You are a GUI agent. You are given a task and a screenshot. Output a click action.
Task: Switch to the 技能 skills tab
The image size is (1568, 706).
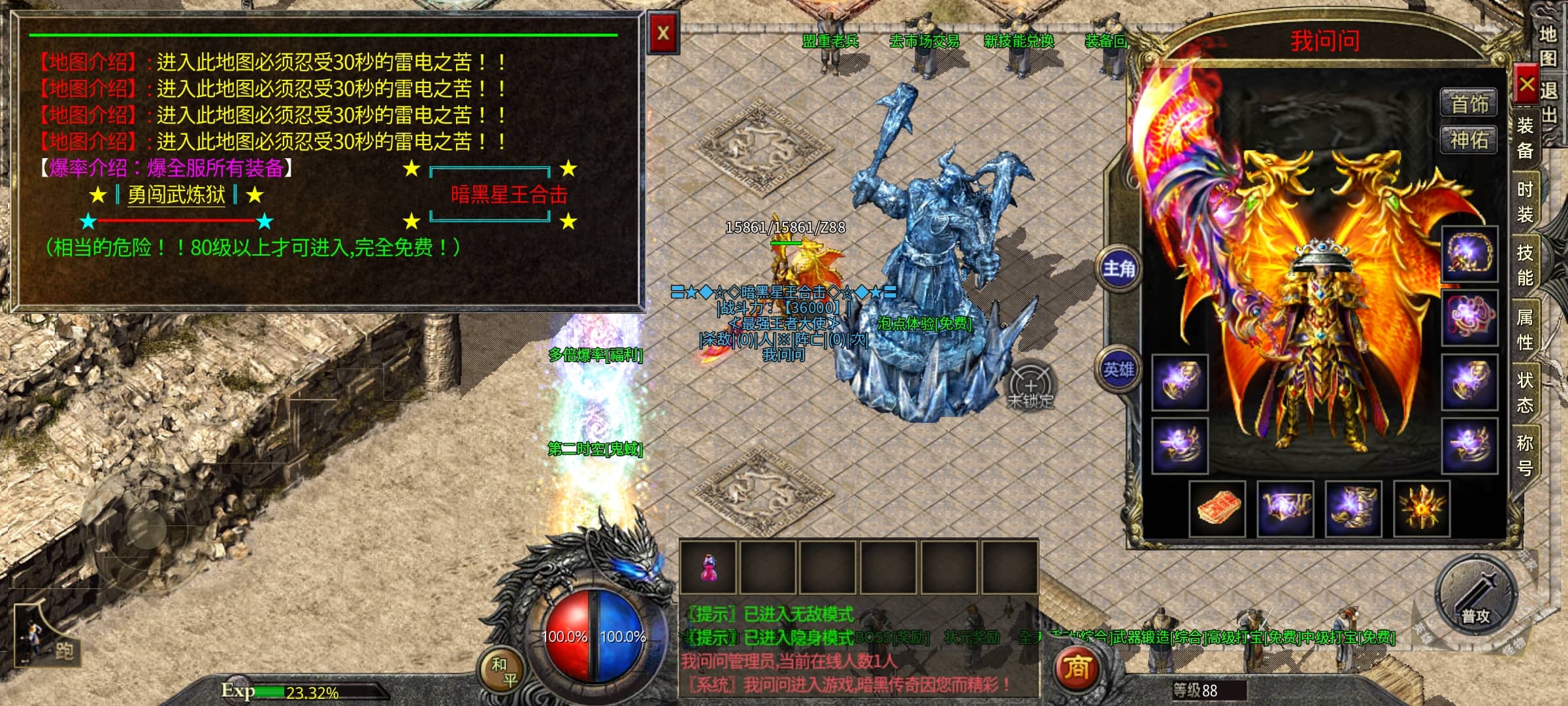(x=1525, y=265)
